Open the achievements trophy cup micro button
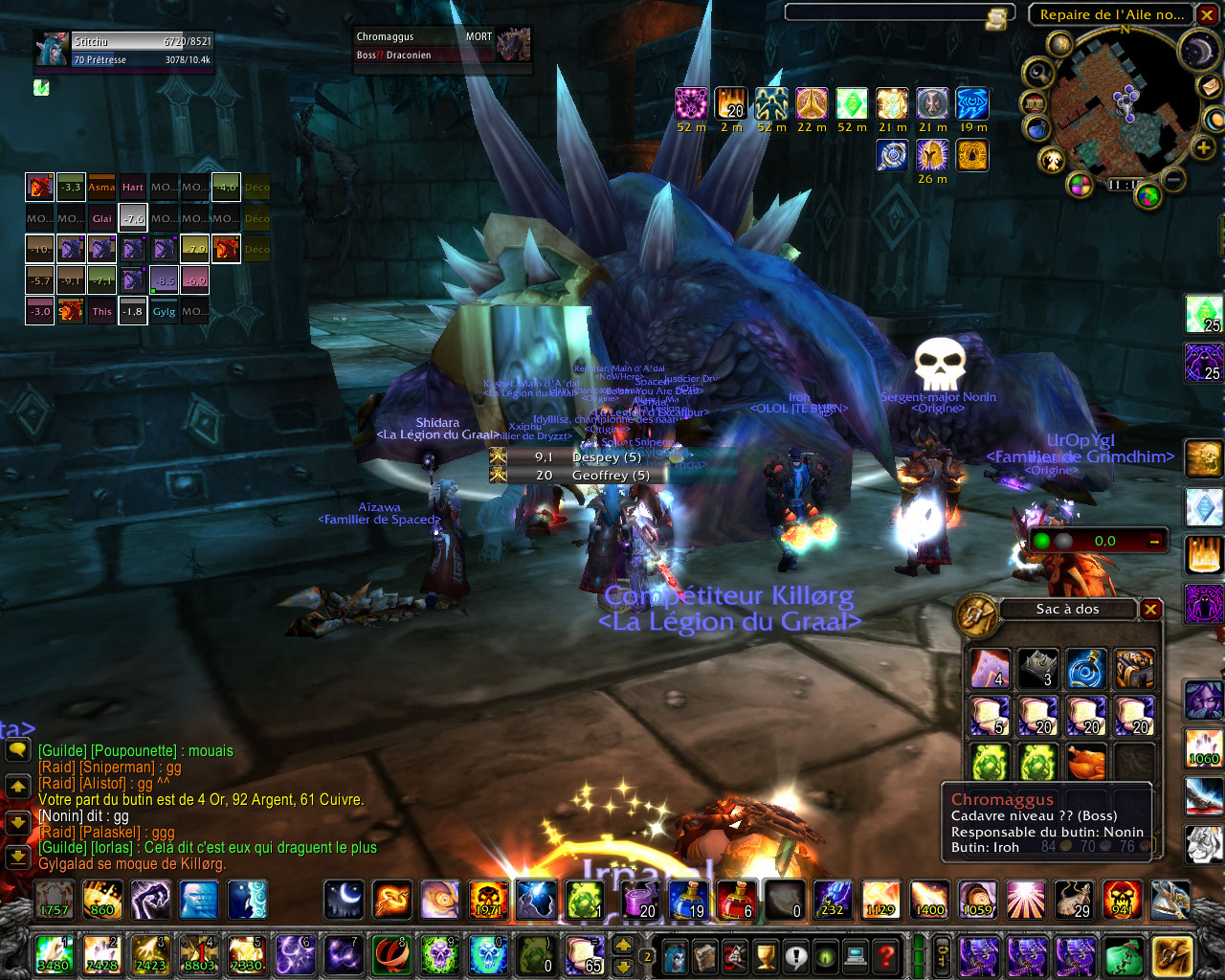Viewport: 1225px width, 980px height. click(765, 955)
